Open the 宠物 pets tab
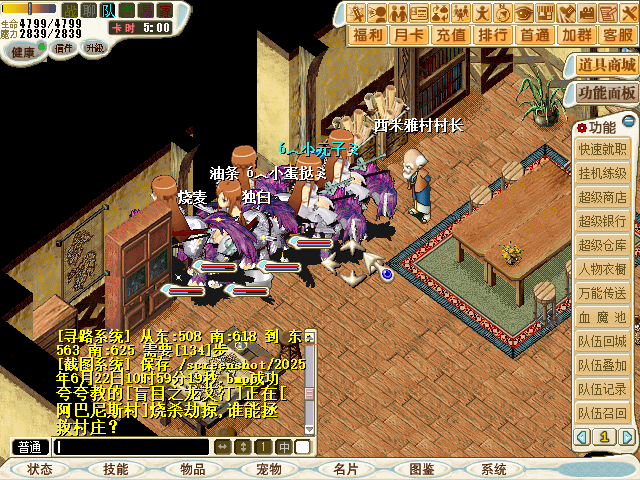 click(269, 469)
